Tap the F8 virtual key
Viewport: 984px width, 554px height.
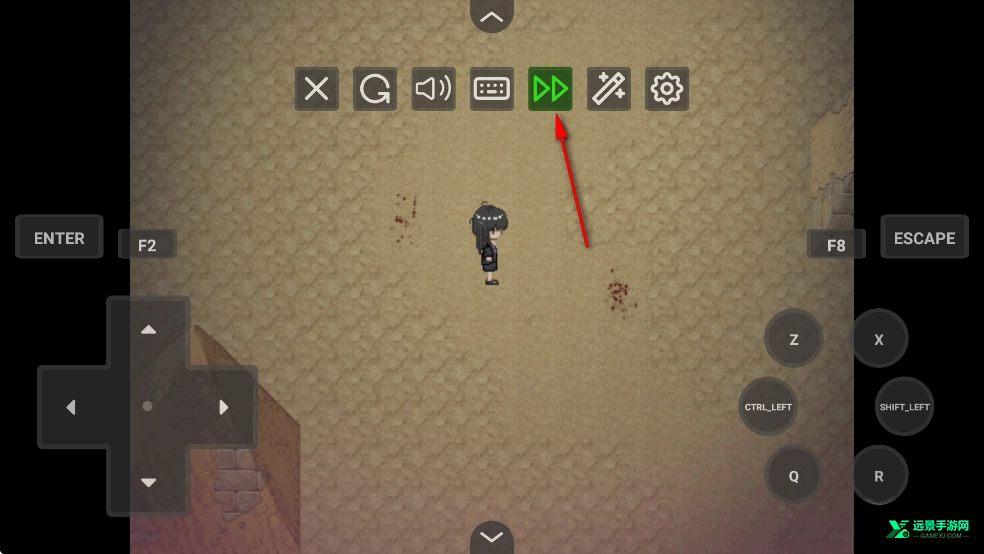tap(836, 245)
